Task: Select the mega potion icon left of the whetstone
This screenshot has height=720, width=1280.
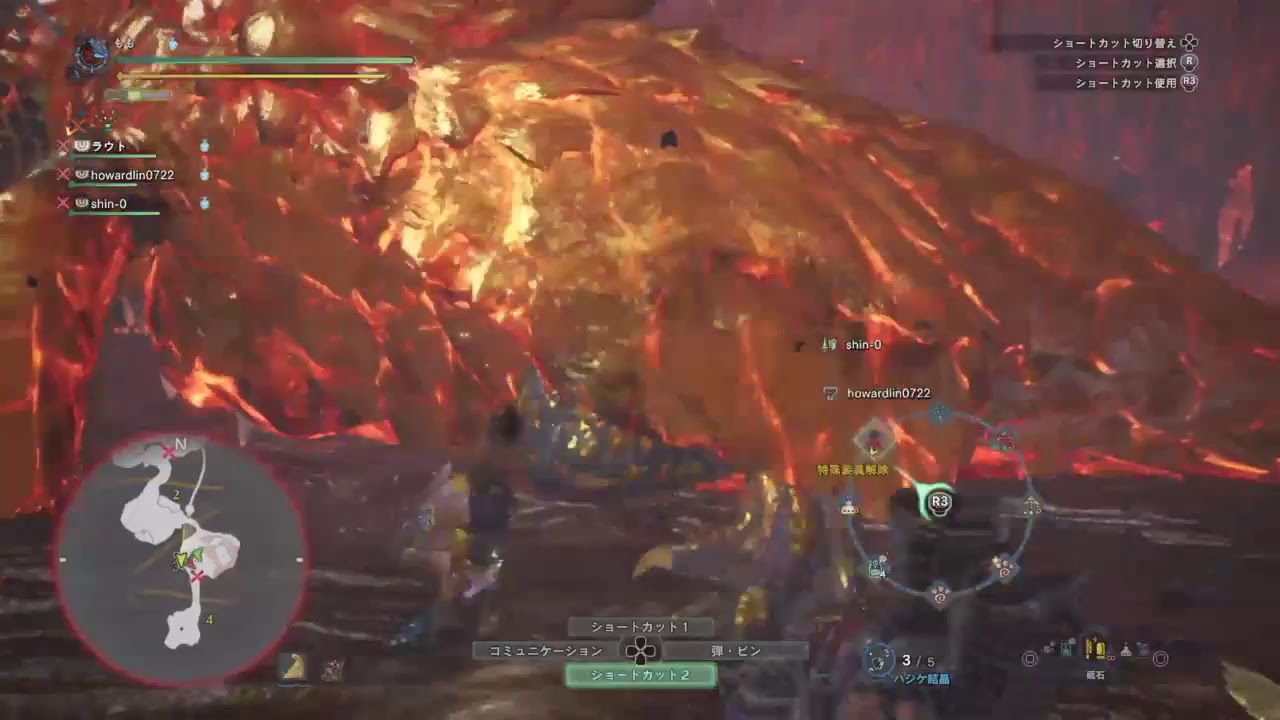Action: (x=1064, y=650)
